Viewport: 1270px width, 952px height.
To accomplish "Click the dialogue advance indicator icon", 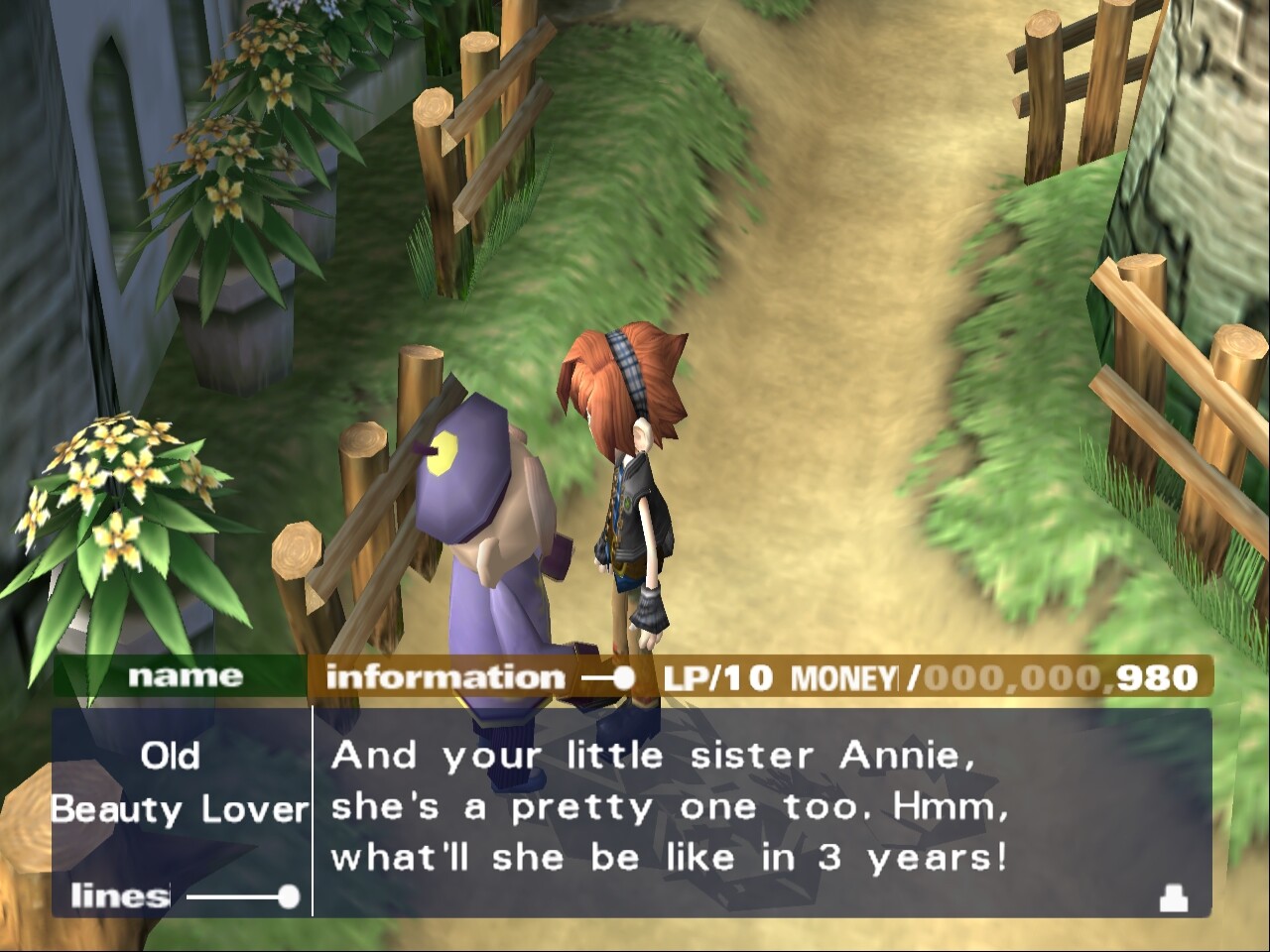I will point(1173,898).
